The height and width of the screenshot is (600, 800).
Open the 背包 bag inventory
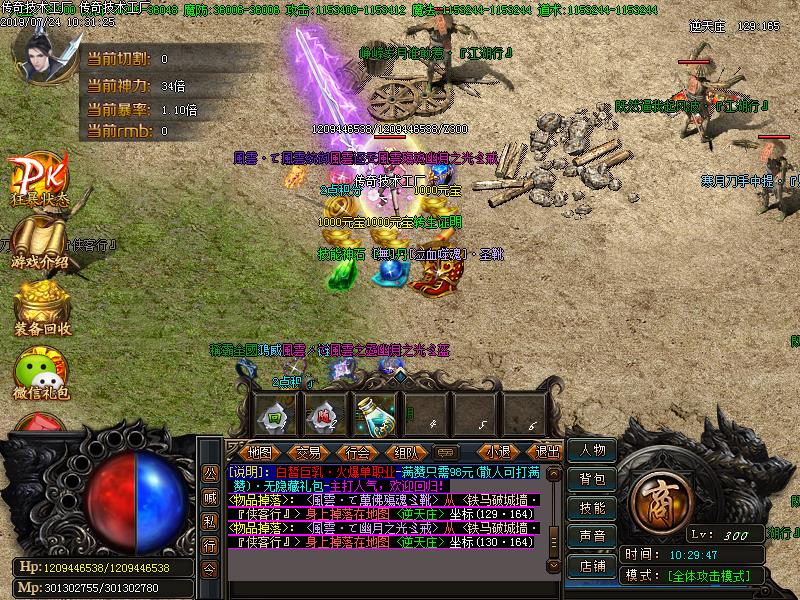(x=592, y=480)
